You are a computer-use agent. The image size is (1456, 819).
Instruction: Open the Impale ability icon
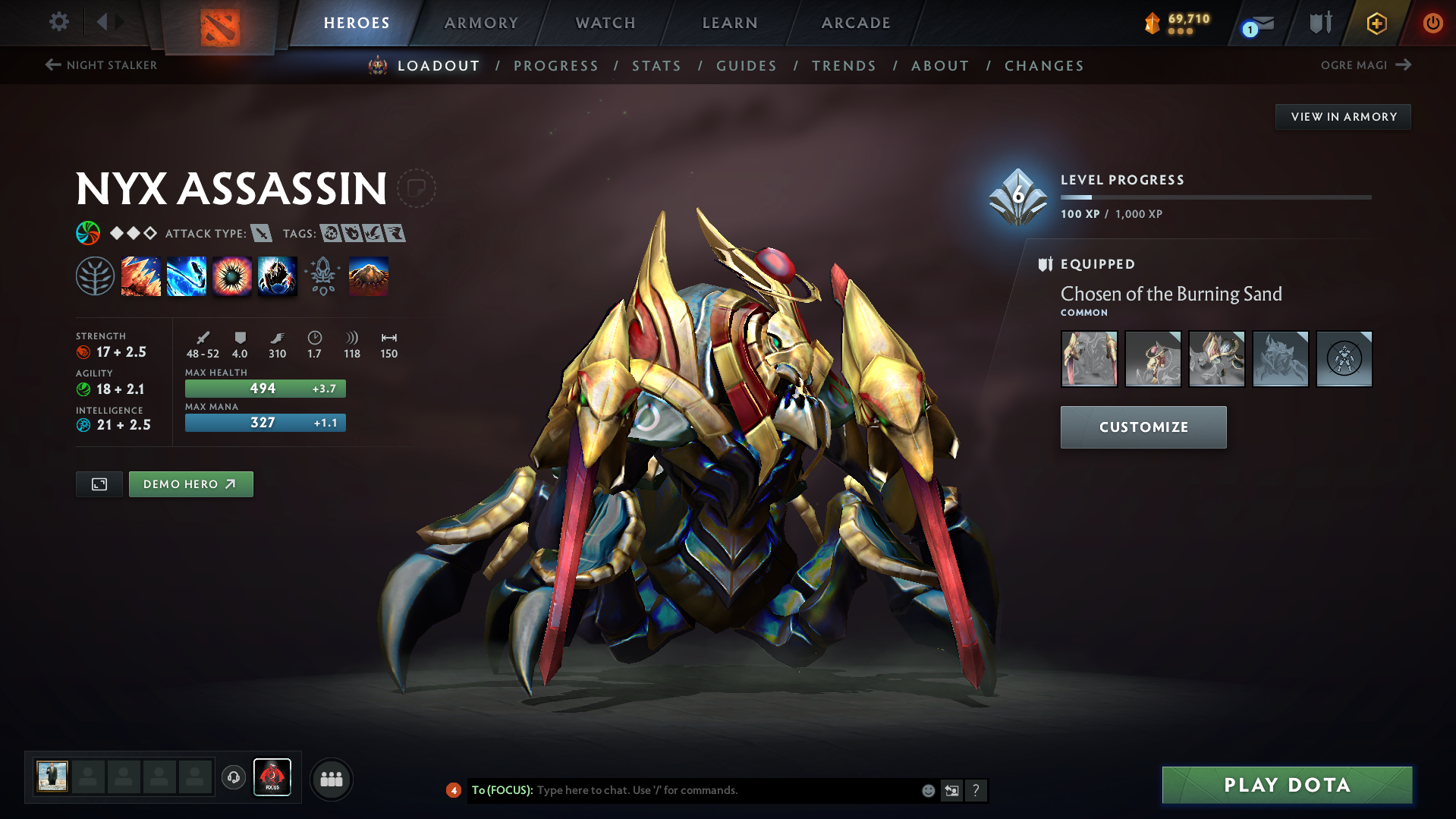click(141, 276)
